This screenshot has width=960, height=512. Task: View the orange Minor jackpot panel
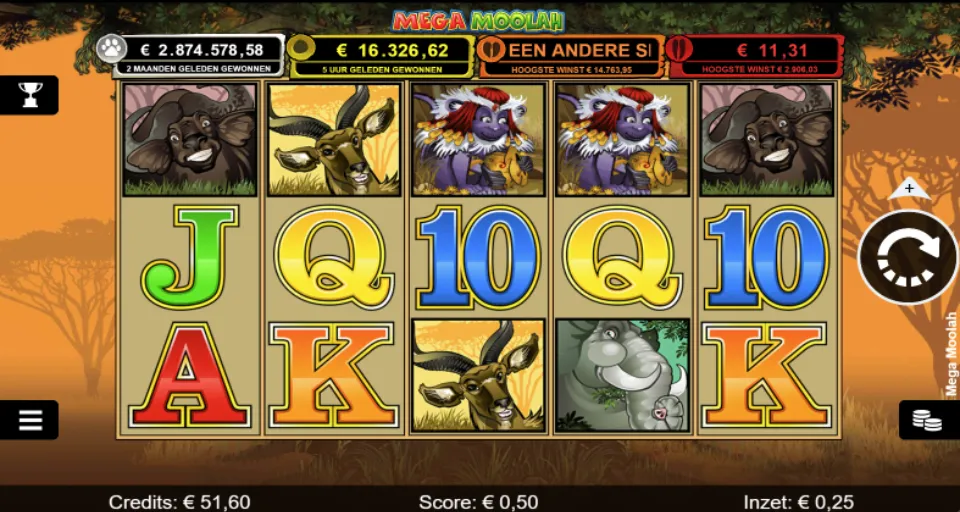click(568, 55)
